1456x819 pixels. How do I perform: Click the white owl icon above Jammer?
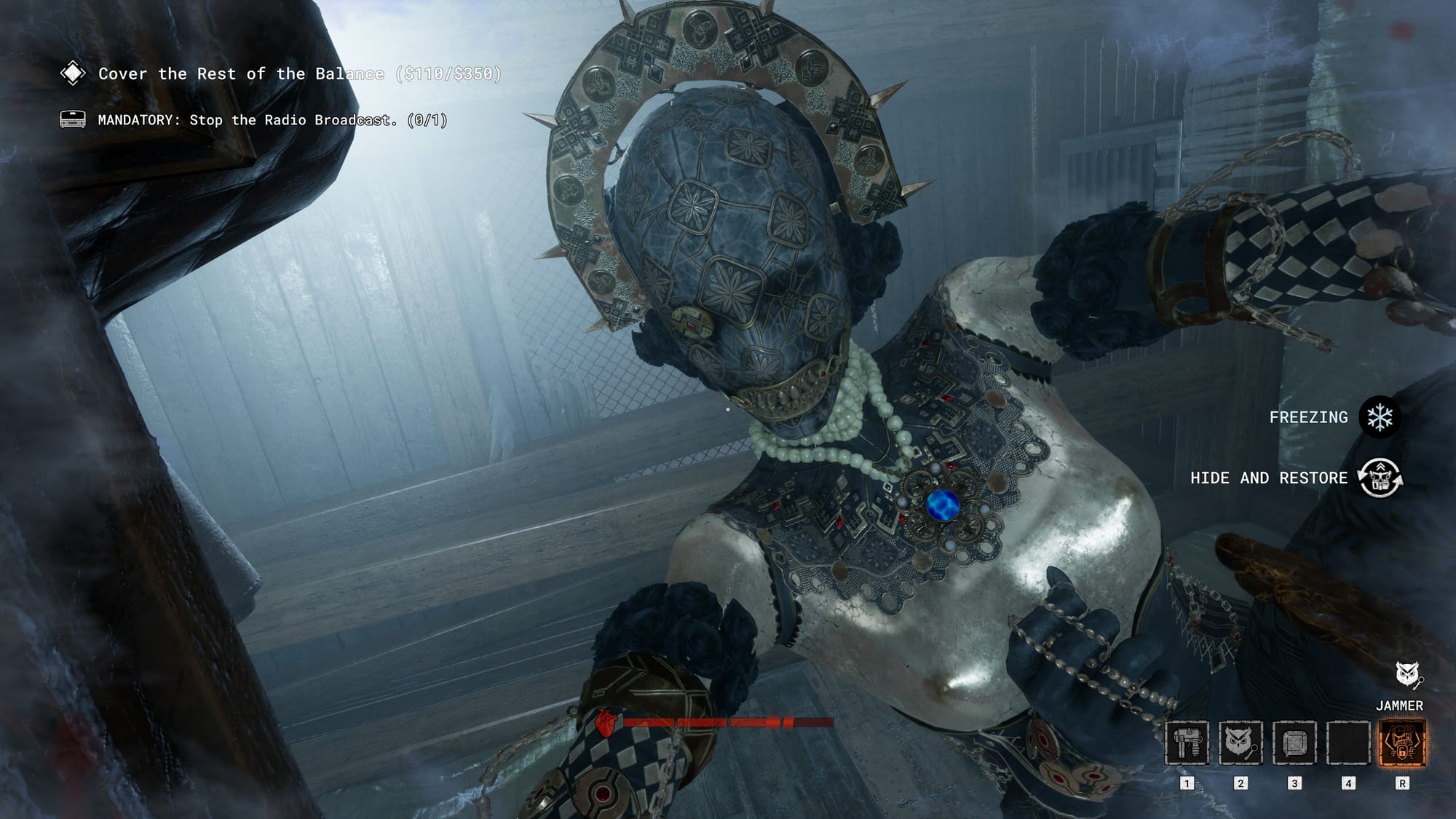coord(1409,675)
